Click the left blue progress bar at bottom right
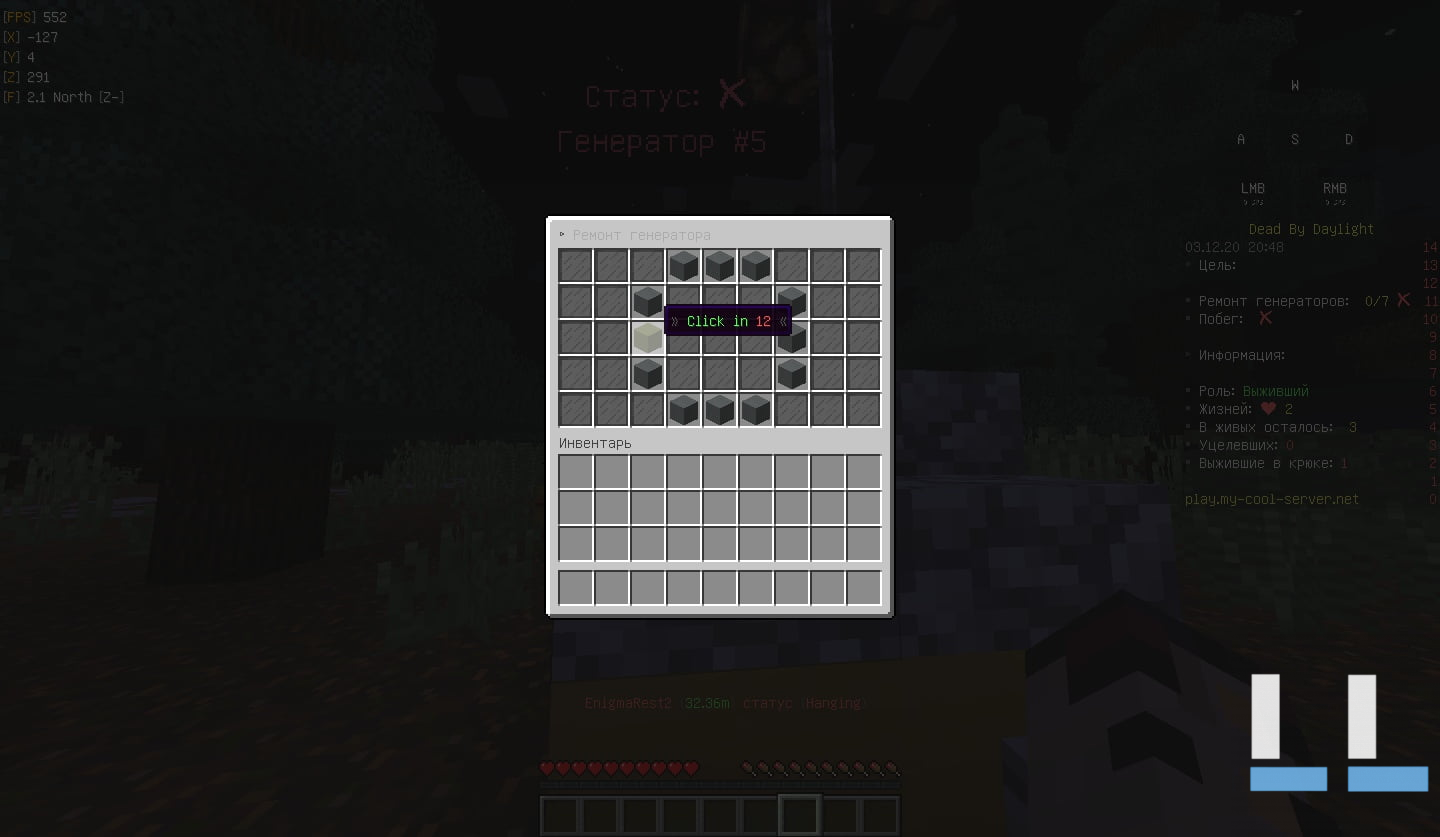 click(x=1288, y=779)
